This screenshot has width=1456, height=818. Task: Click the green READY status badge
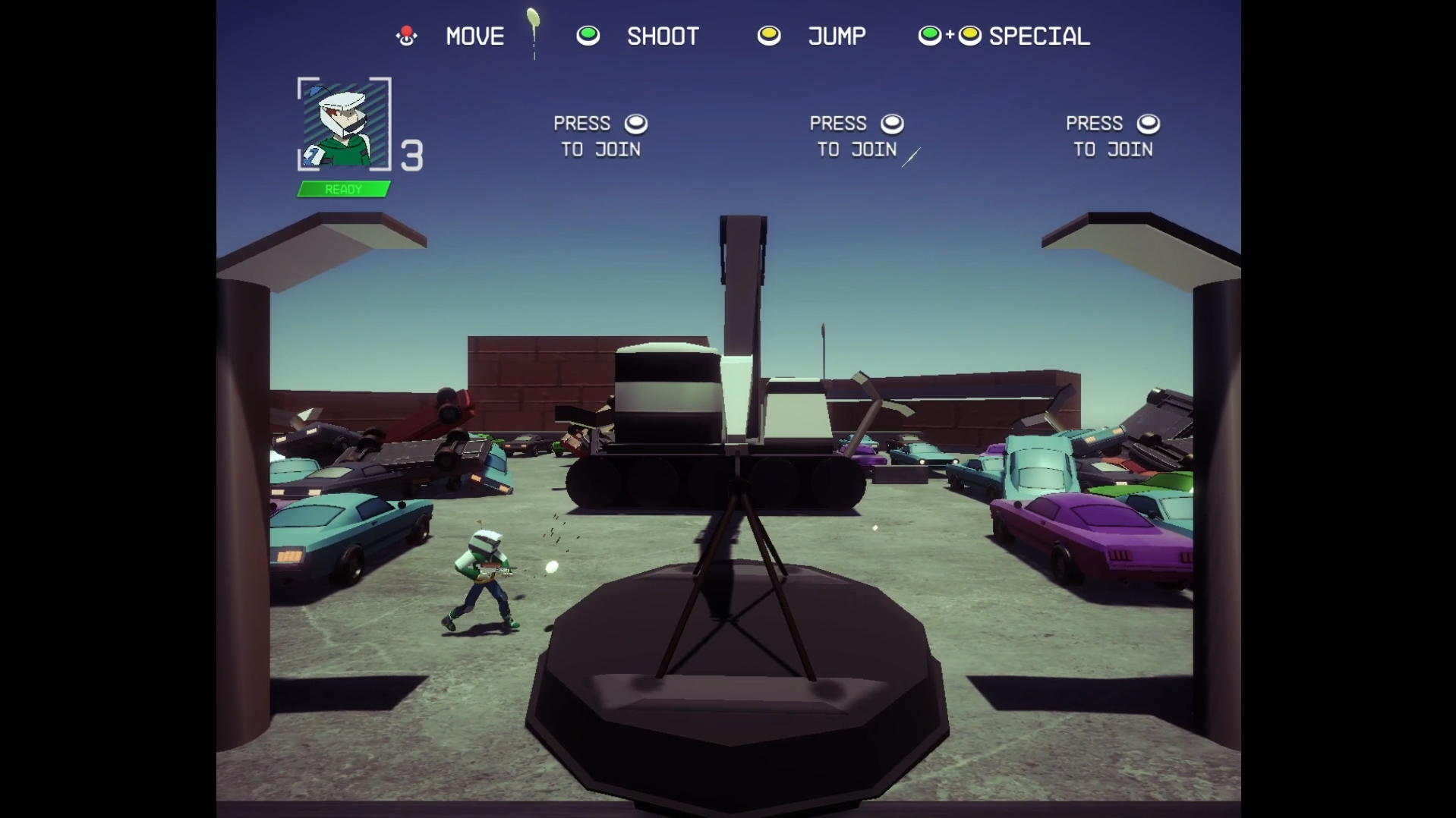343,189
